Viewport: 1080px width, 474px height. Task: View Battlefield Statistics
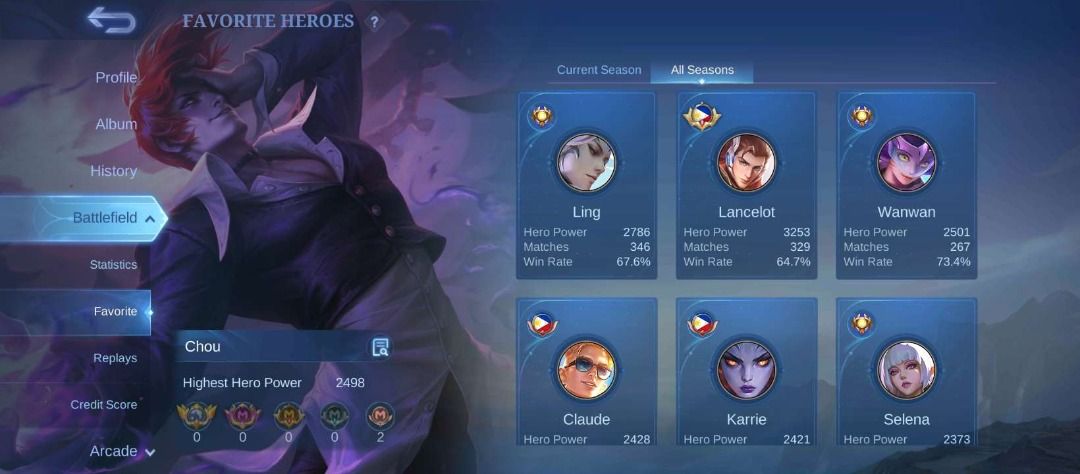[x=113, y=265]
